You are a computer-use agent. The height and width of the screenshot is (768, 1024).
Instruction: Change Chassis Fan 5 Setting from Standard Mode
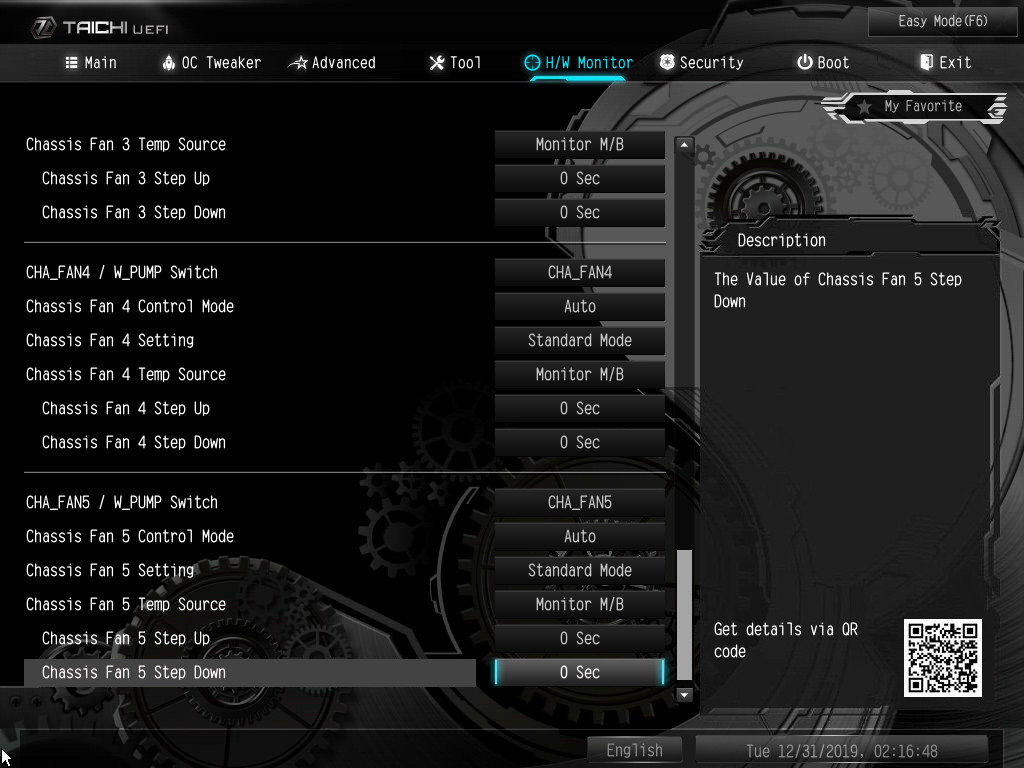pyautogui.click(x=580, y=570)
